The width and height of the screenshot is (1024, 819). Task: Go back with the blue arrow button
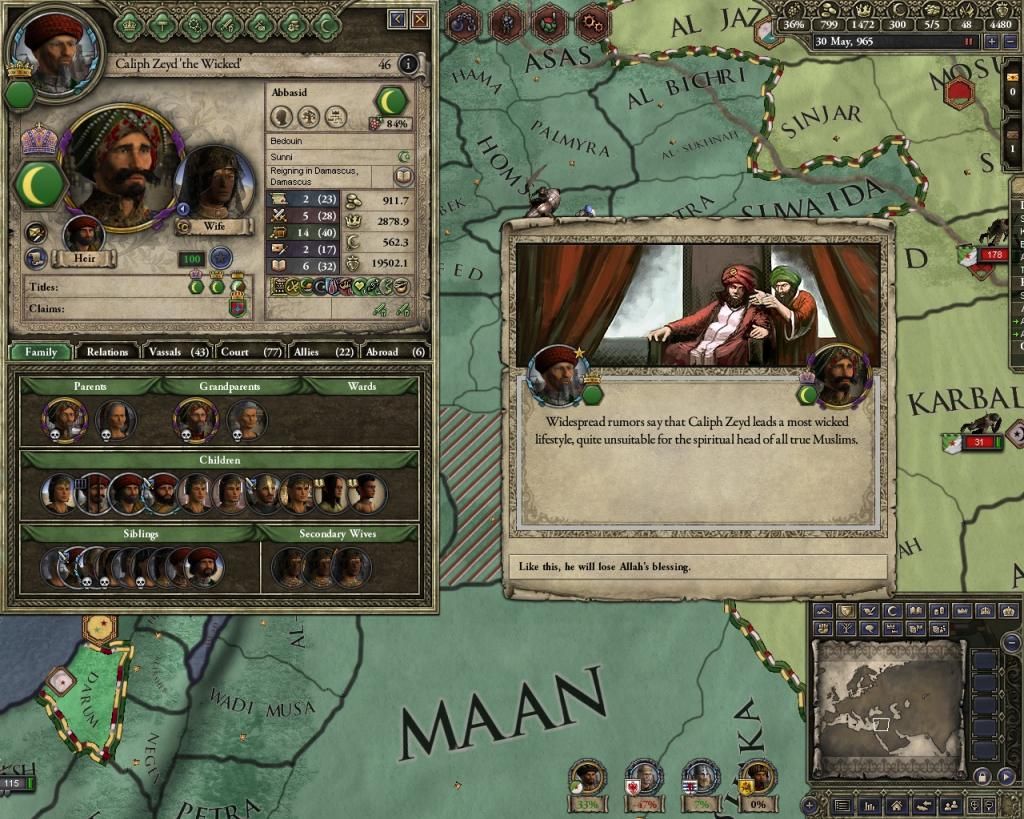[x=398, y=19]
